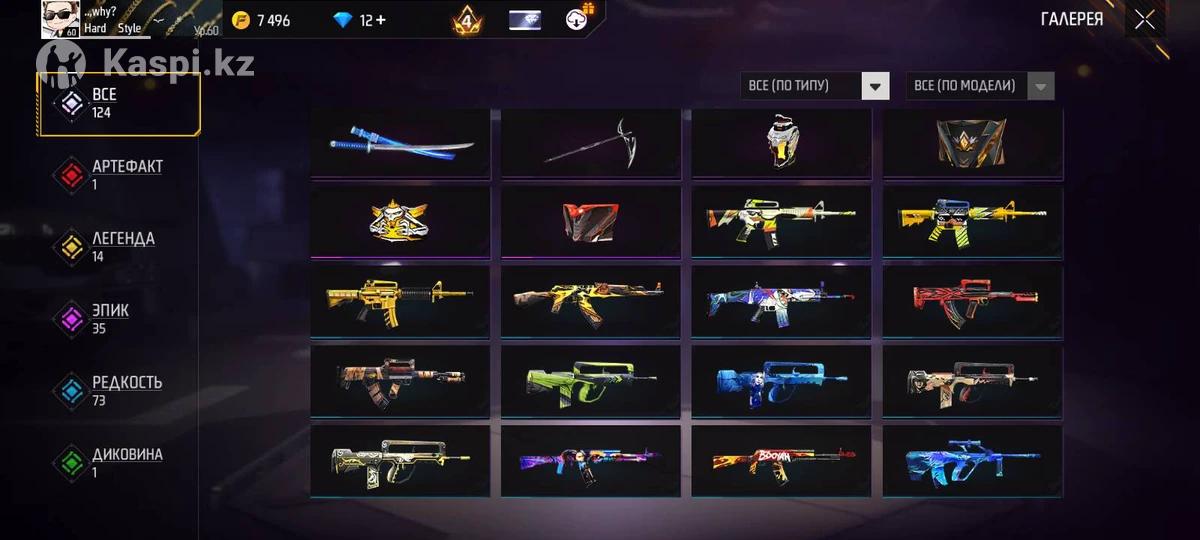
Task: Choose the blue AUG rifle skin
Action: coord(972,461)
